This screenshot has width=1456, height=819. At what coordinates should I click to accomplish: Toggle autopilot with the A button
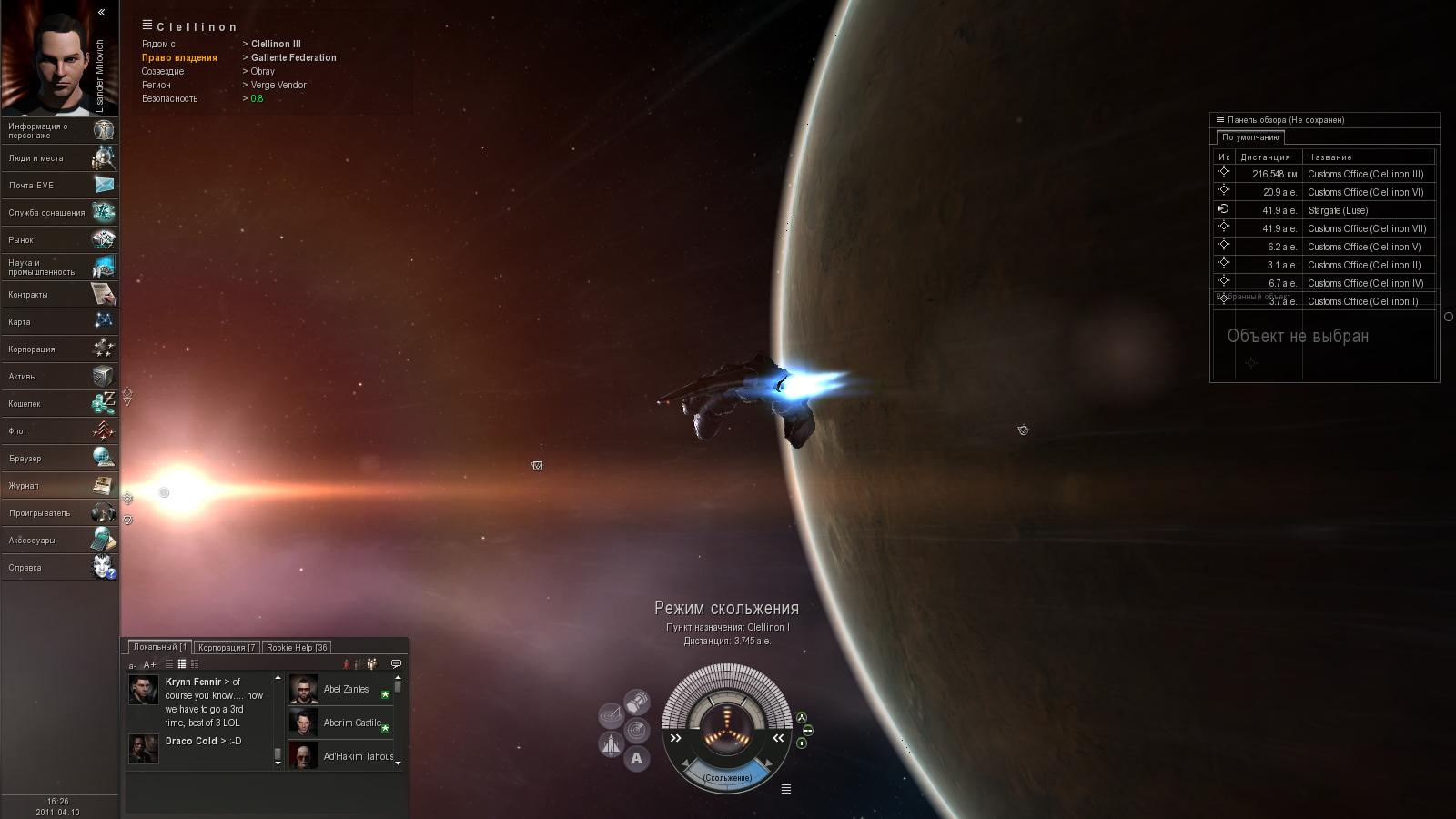[636, 758]
